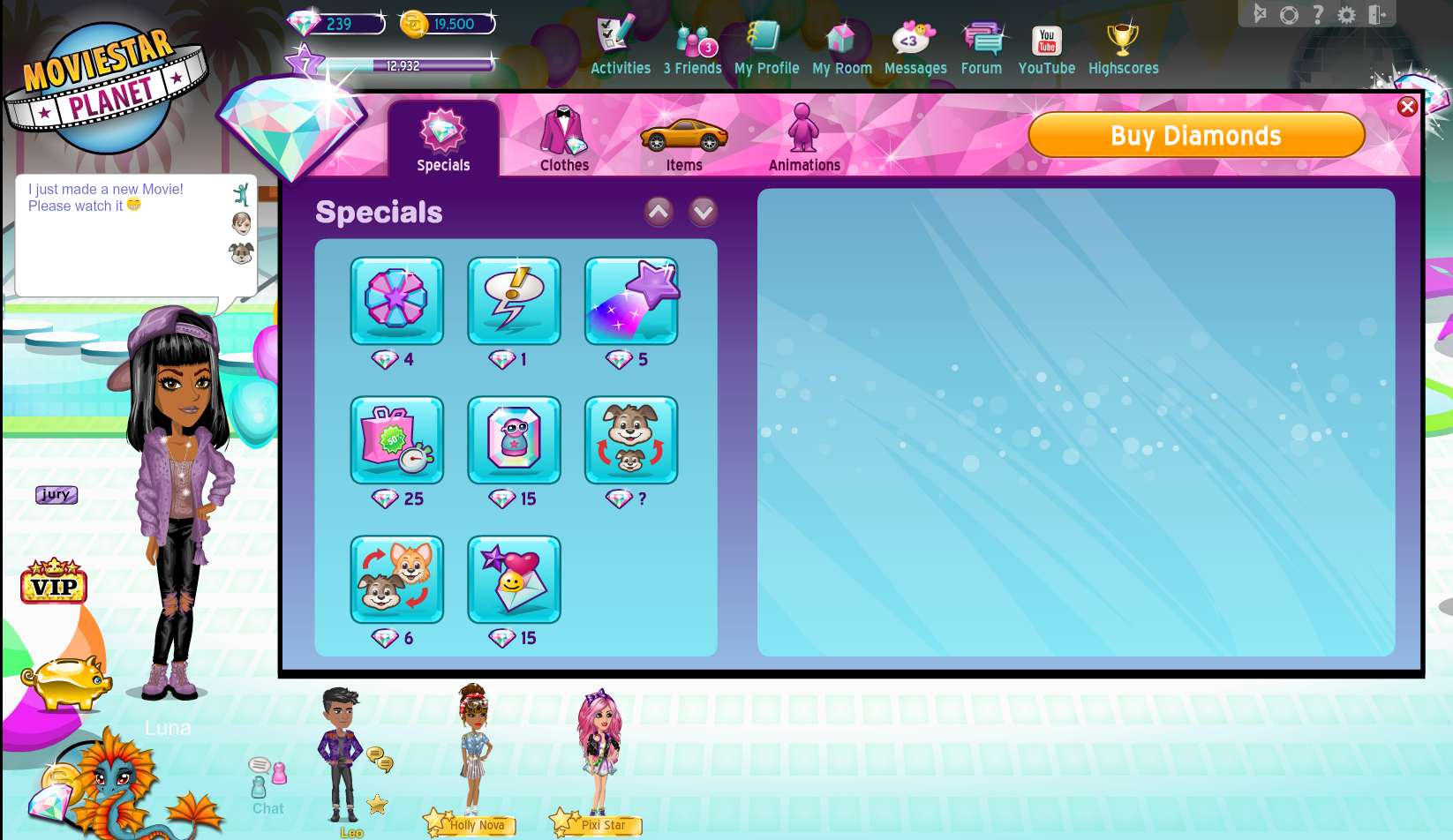Viewport: 1453px width, 840px height.
Task: Click the Buy Diamonds button
Action: [x=1196, y=136]
